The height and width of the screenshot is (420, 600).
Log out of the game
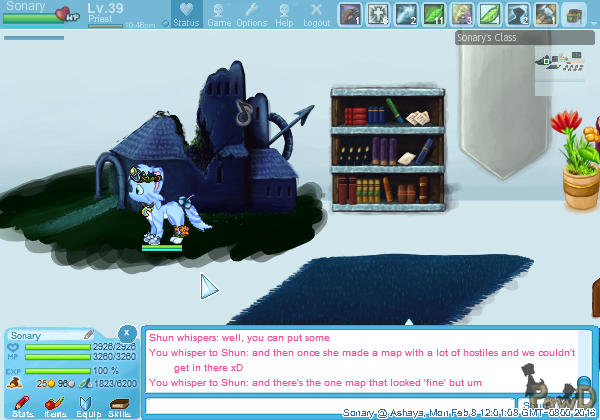click(x=316, y=15)
